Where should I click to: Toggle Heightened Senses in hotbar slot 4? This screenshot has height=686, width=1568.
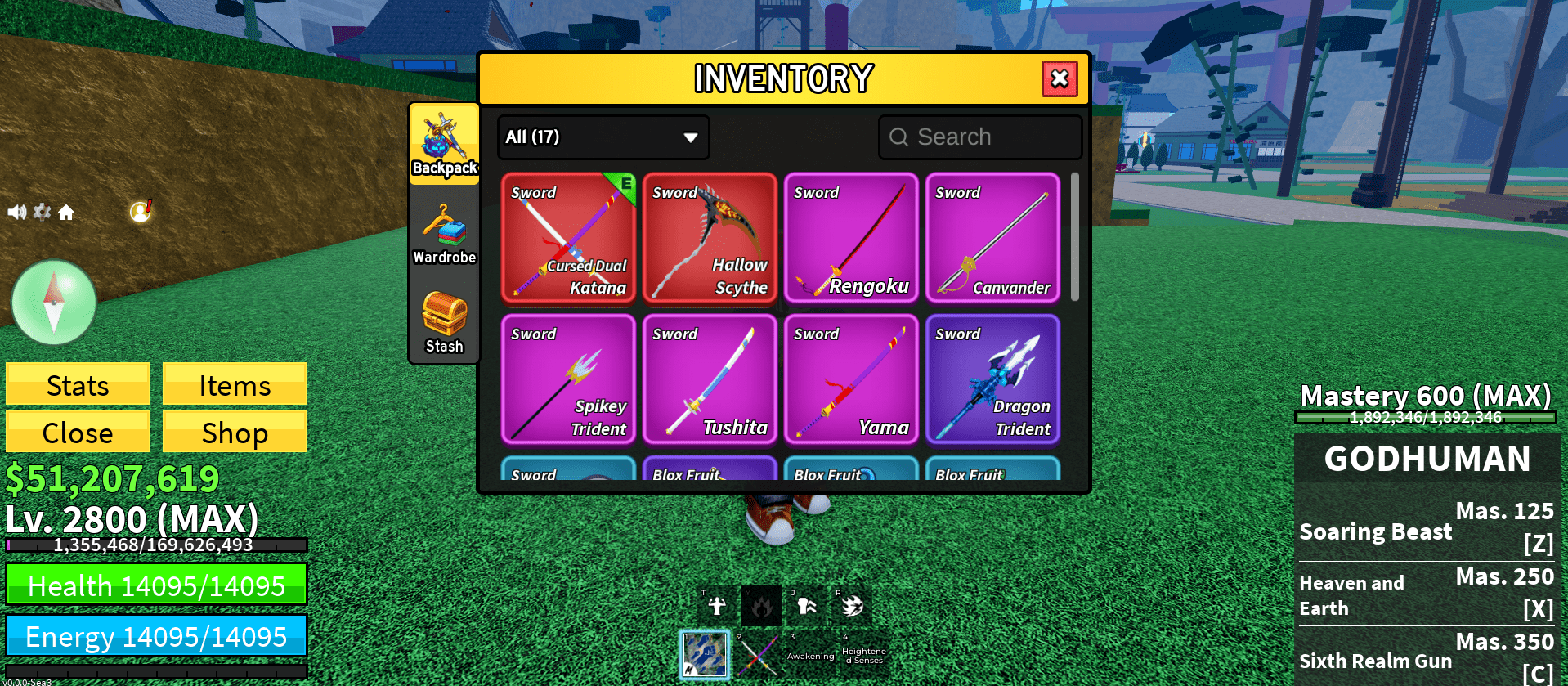(864, 654)
